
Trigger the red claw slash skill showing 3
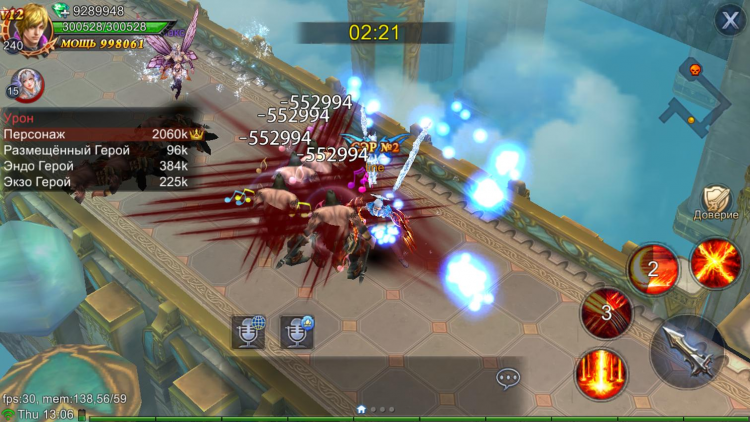pyautogui.click(x=606, y=312)
